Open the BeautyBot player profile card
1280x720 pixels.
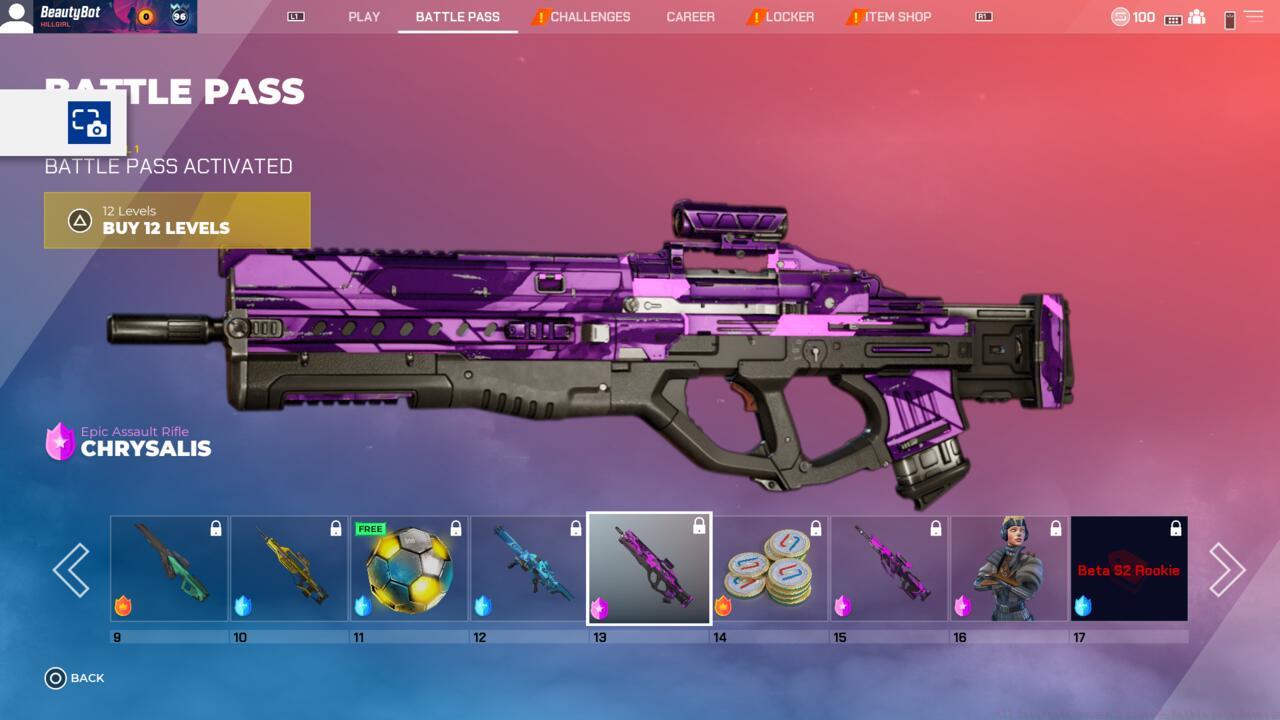[x=99, y=16]
